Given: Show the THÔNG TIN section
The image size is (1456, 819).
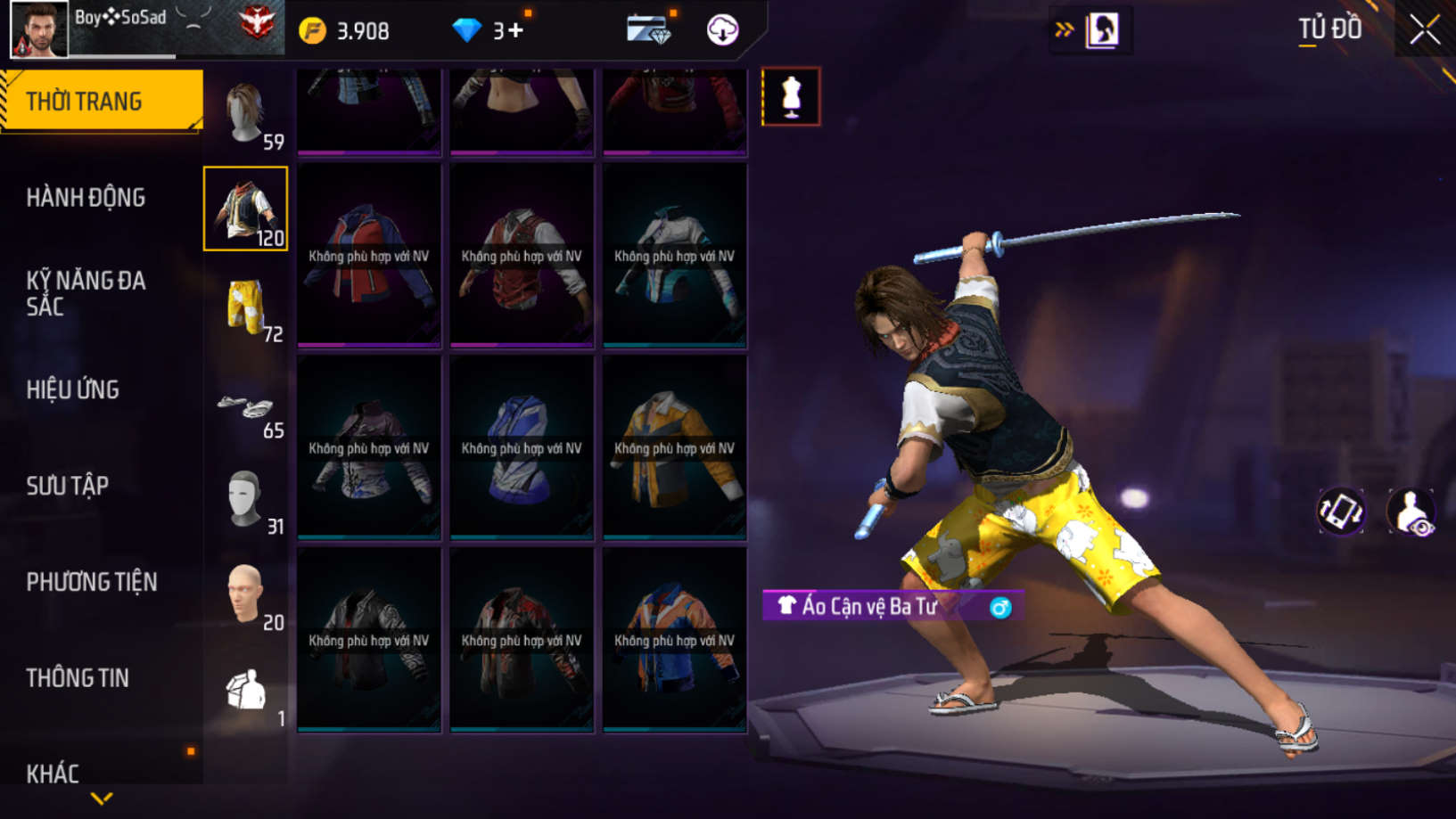Looking at the screenshot, I should pyautogui.click(x=78, y=678).
